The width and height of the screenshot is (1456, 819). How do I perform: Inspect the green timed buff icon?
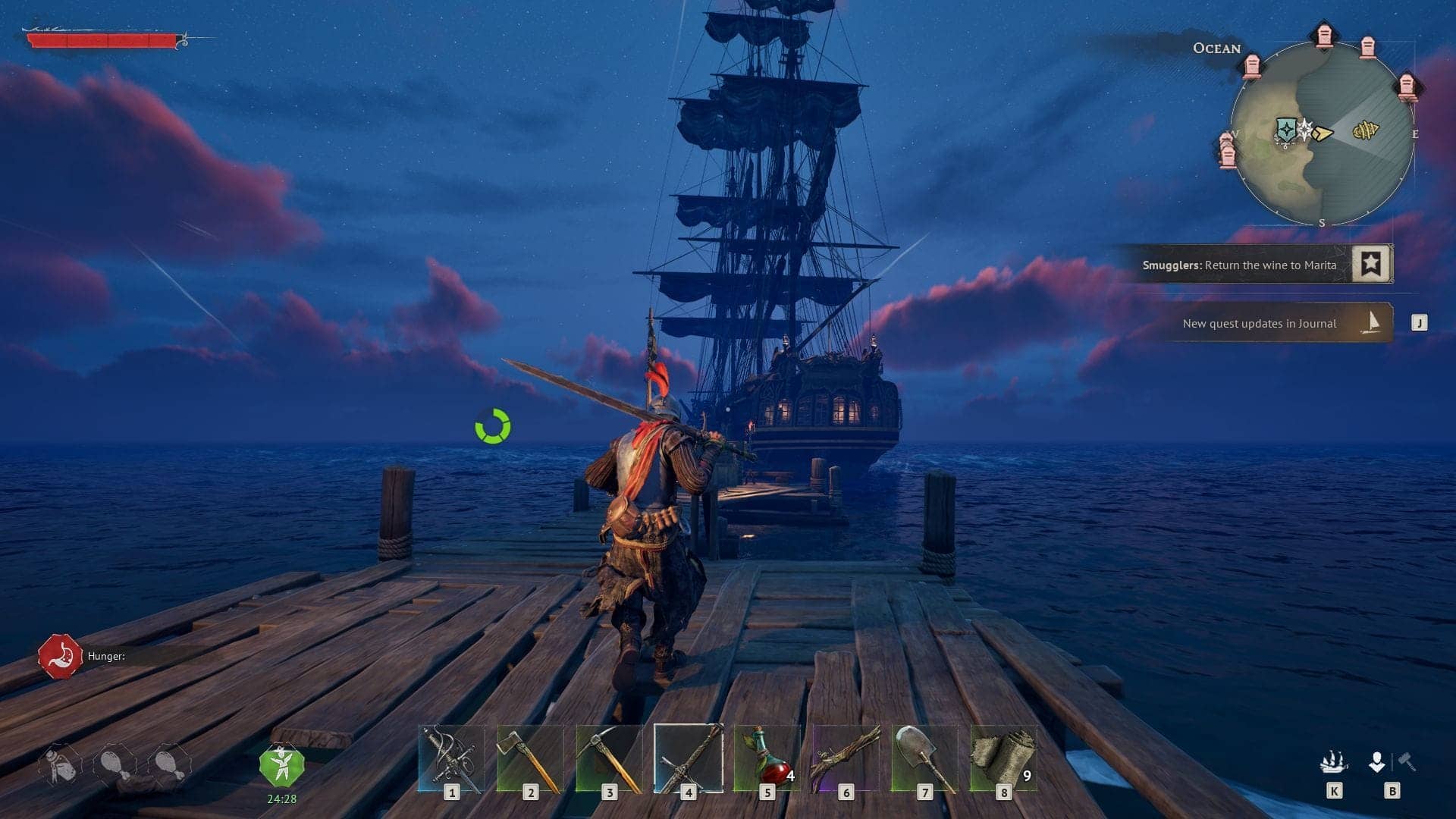[x=282, y=766]
